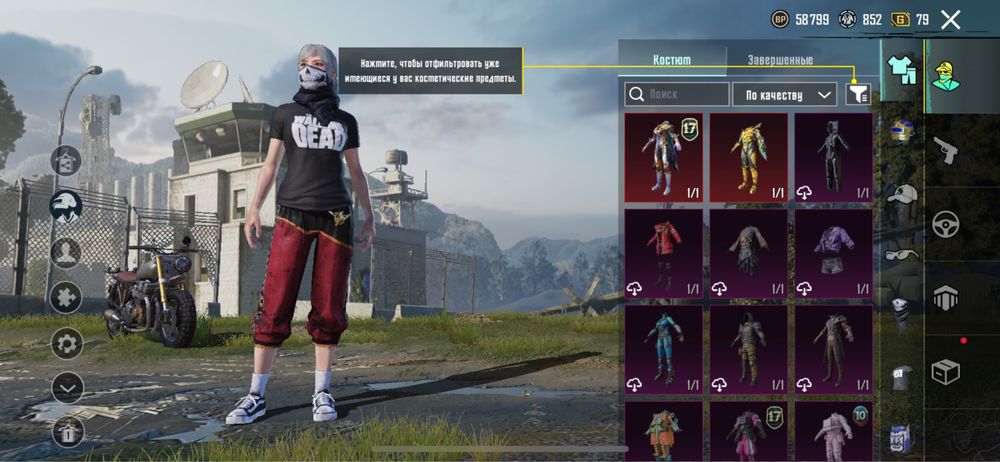Select the cap headwear category

tap(902, 194)
